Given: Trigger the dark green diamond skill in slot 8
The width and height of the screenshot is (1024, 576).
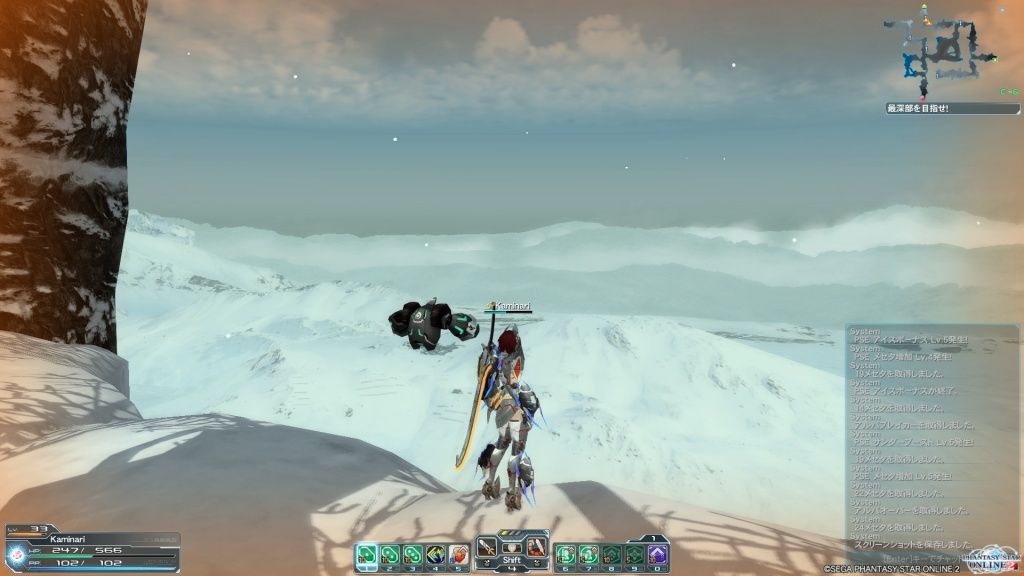Looking at the screenshot, I should pyautogui.click(x=611, y=554).
